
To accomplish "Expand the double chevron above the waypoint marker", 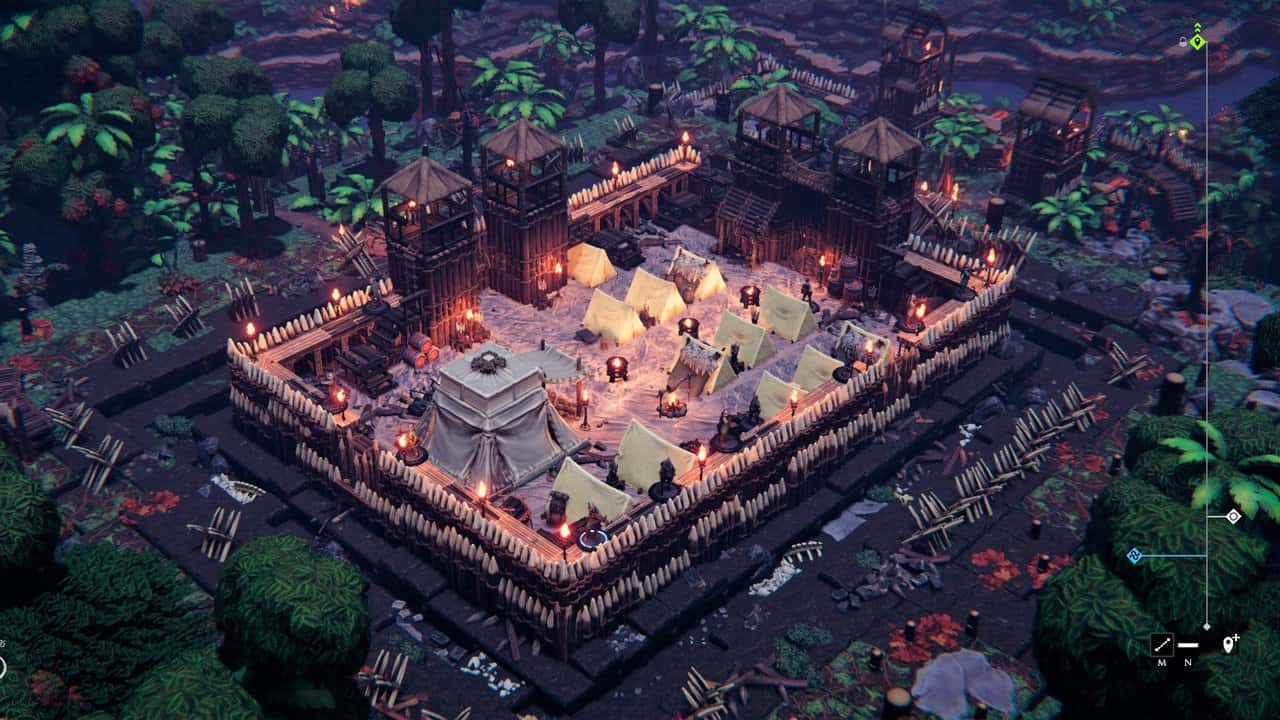I will pyautogui.click(x=1197, y=26).
